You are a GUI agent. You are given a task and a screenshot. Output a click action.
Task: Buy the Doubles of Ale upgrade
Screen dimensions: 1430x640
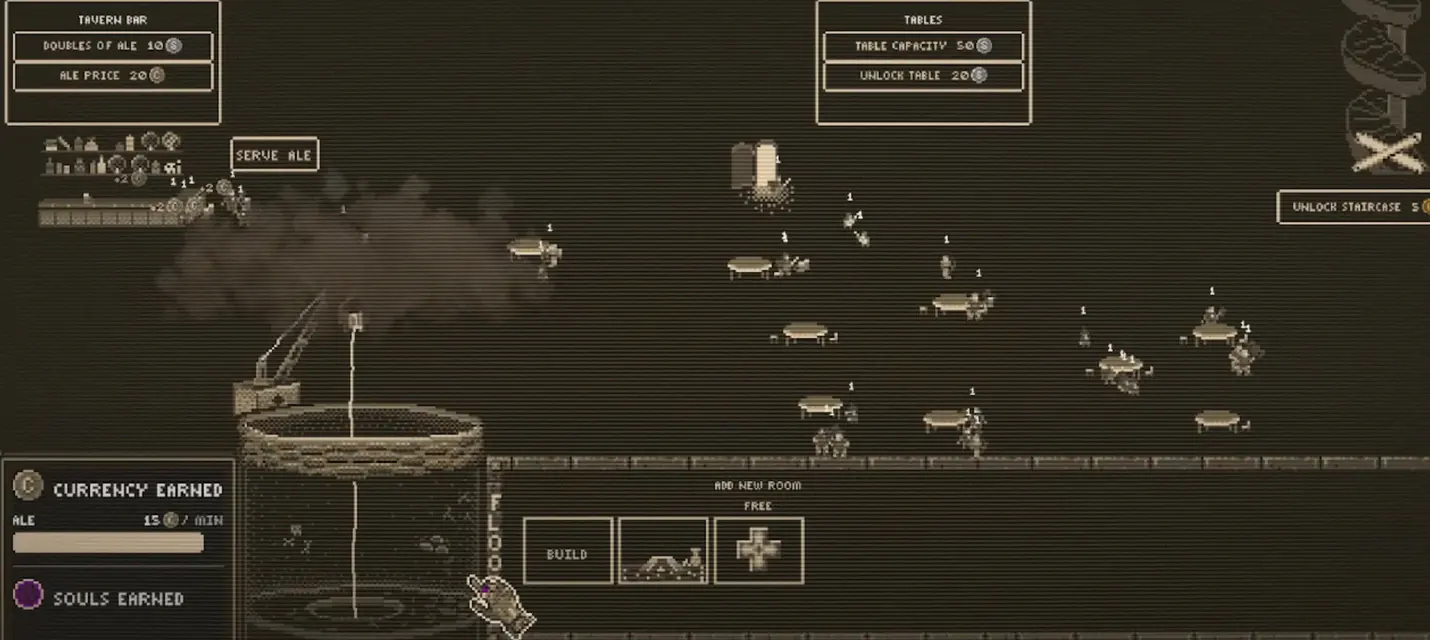pyautogui.click(x=113, y=46)
